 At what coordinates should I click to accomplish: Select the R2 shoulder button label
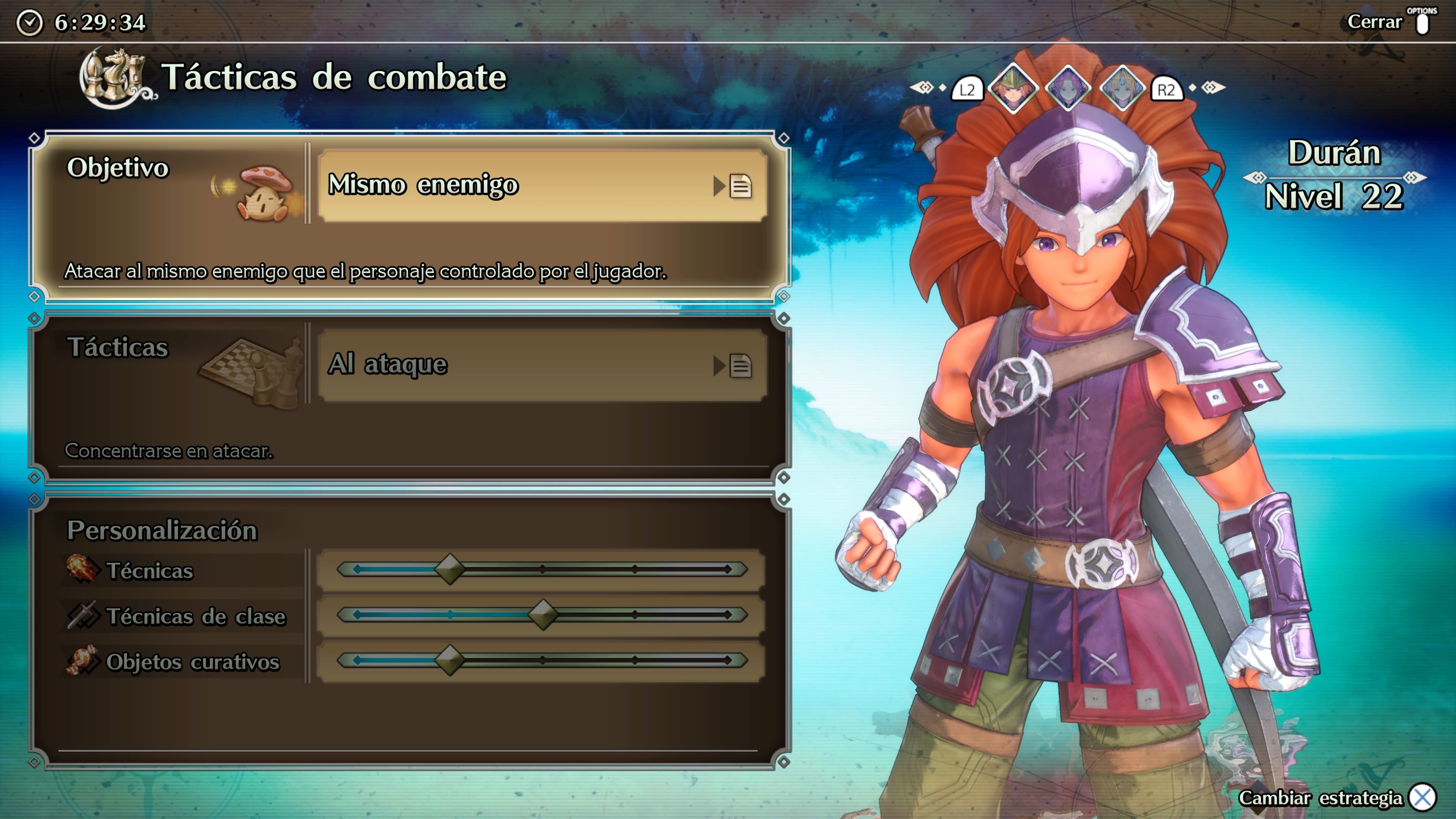[x=1166, y=88]
